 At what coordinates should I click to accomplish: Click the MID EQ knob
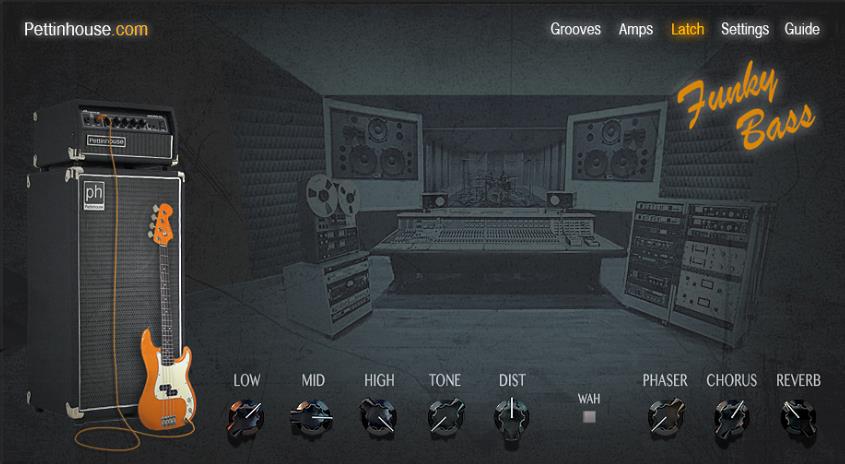[x=312, y=414]
